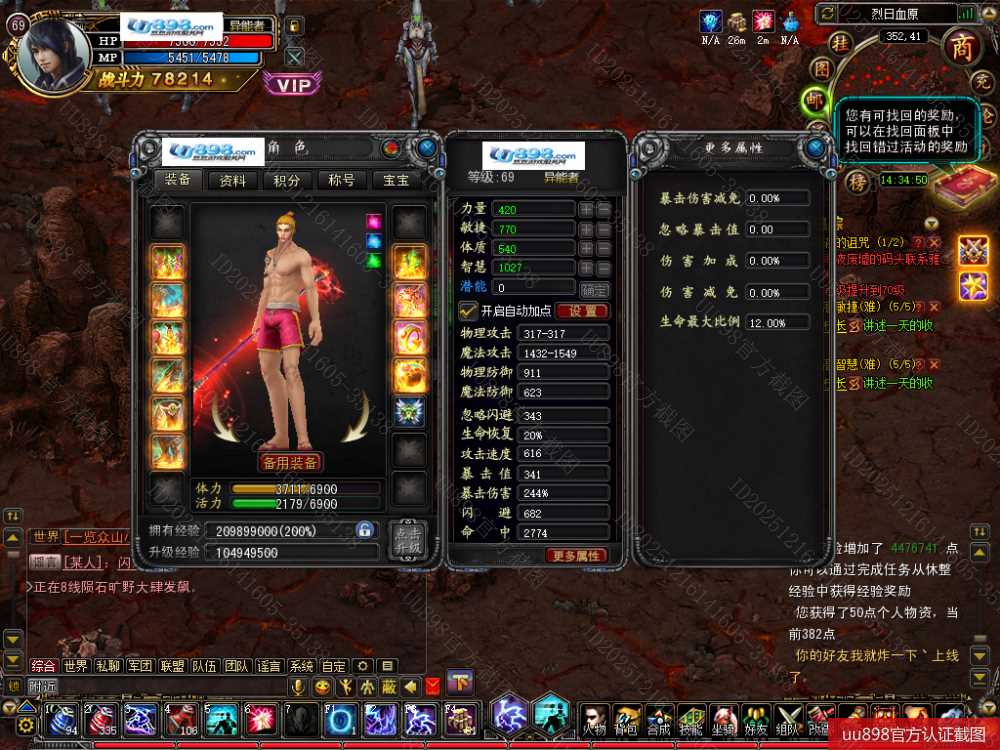Select the 称号 title tab
The width and height of the screenshot is (1000, 750).
[341, 181]
